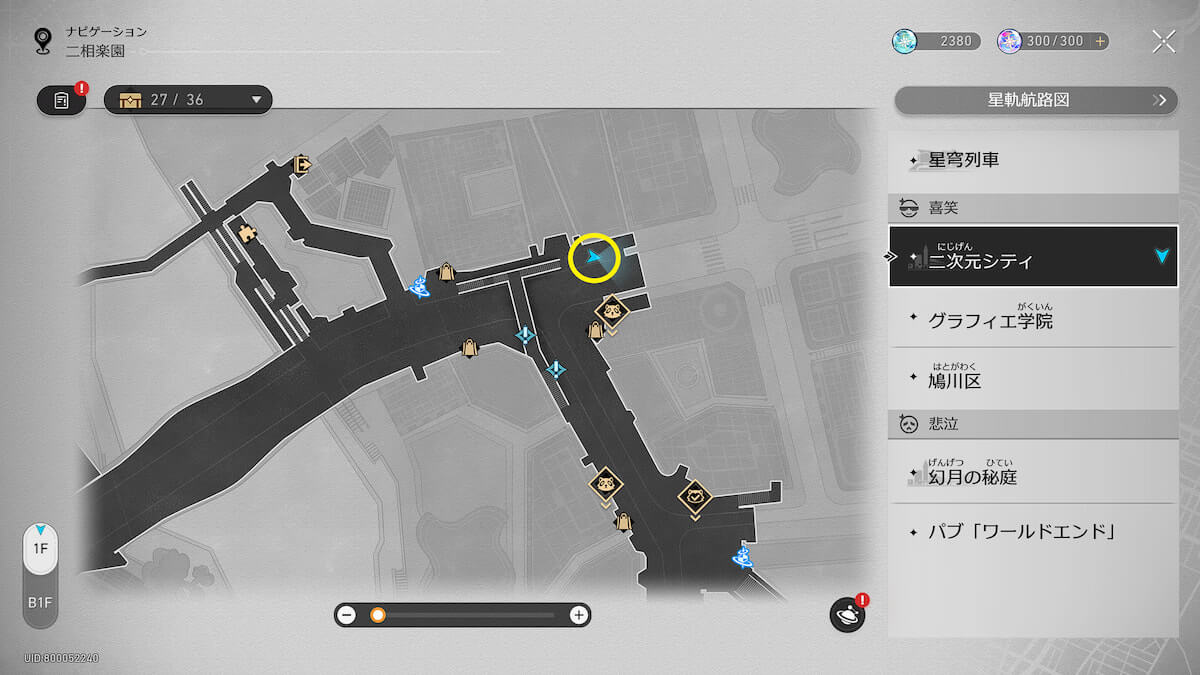Viewport: 1200px width, 675px height.
Task: Zoom in the map with plus button
Action: click(578, 615)
